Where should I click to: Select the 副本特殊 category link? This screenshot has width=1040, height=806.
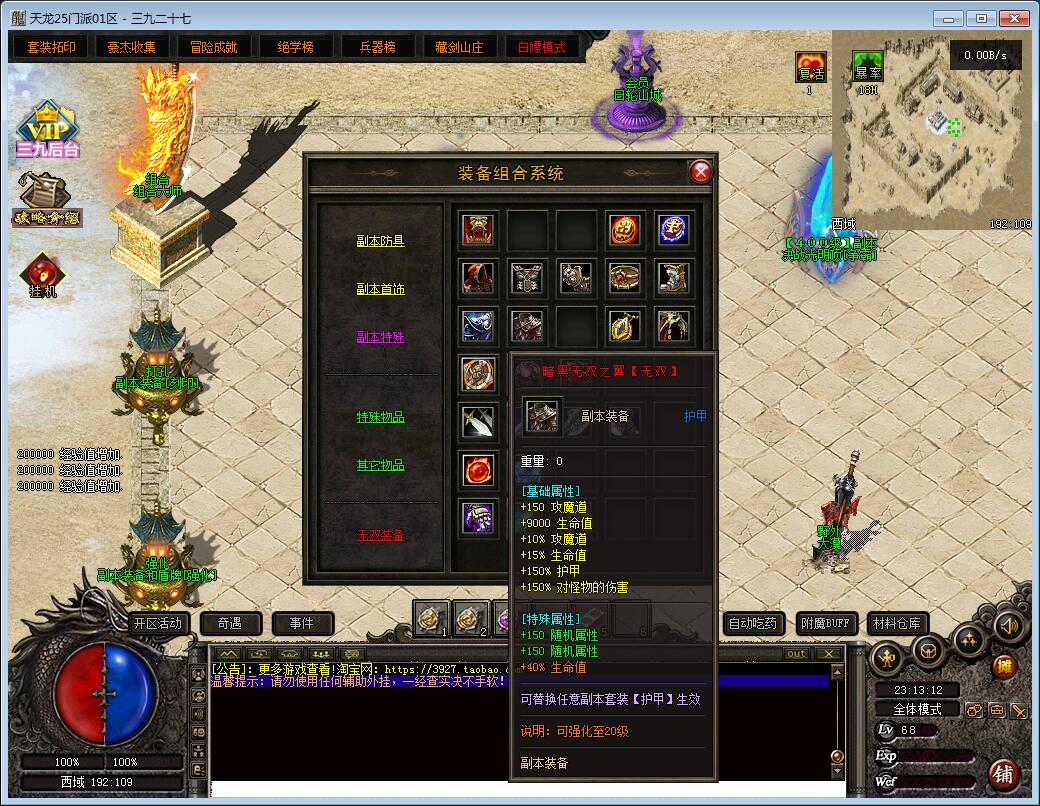point(380,337)
